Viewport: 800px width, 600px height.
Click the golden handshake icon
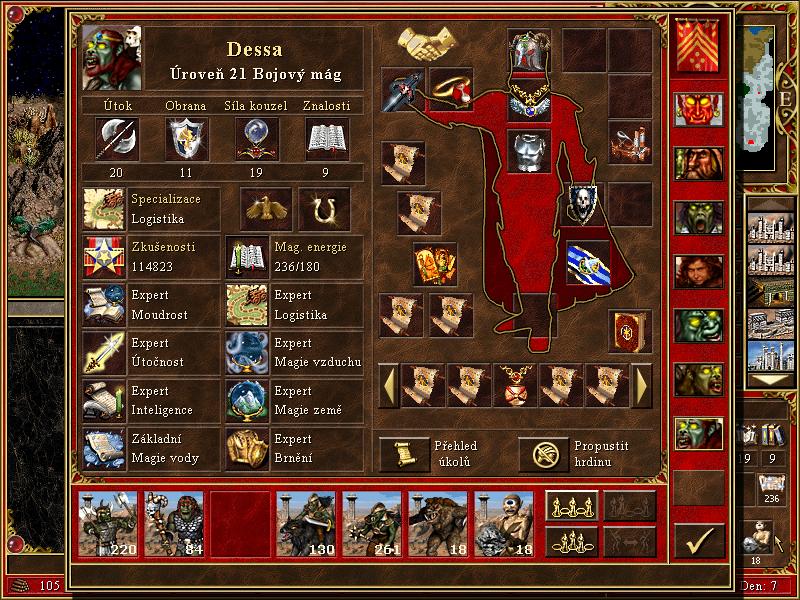(427, 43)
